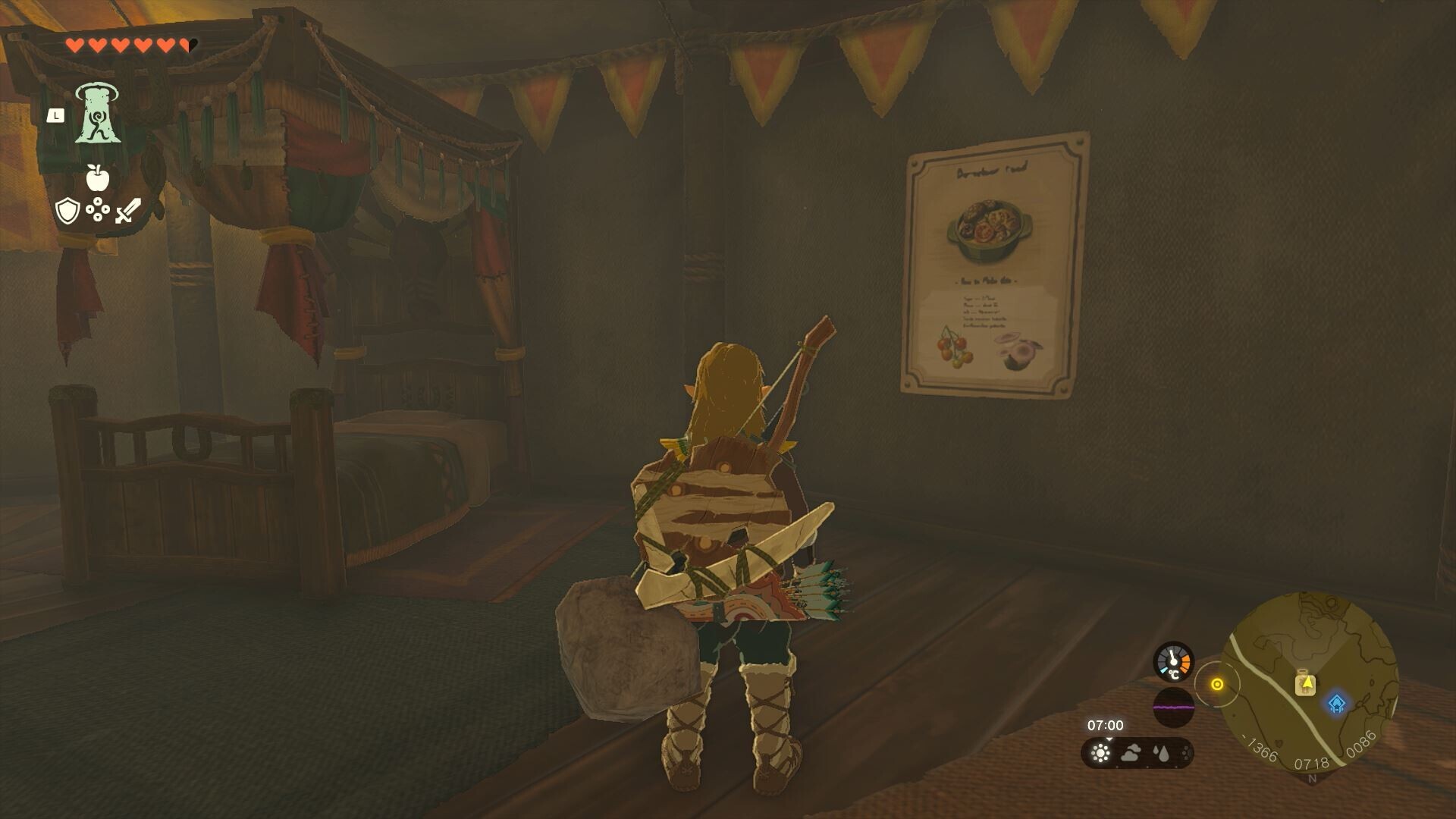Image resolution: width=1456 pixels, height=819 pixels.
Task: Expand the temperature gauge display
Action: tap(1172, 661)
